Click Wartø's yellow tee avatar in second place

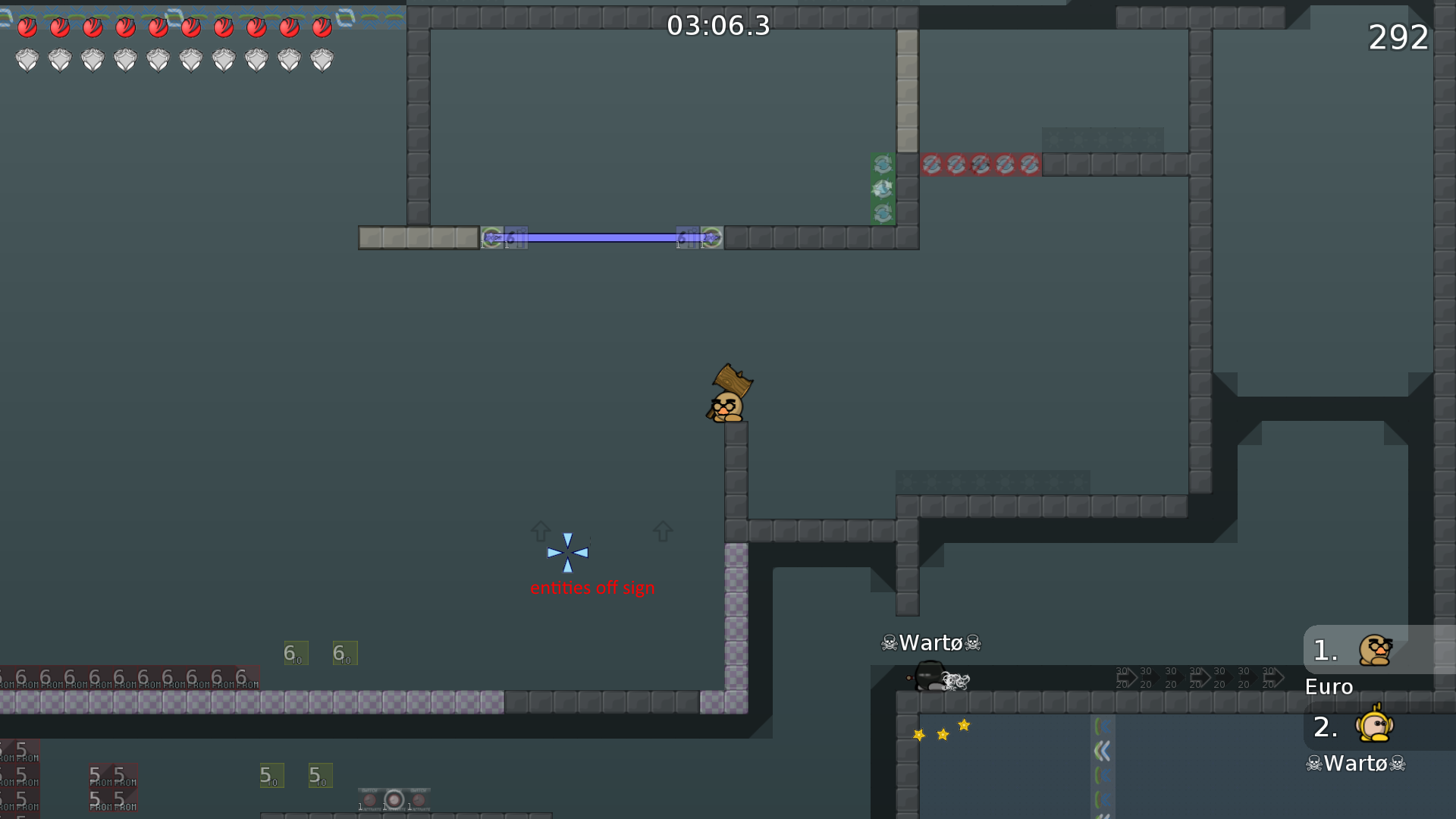point(1374,726)
